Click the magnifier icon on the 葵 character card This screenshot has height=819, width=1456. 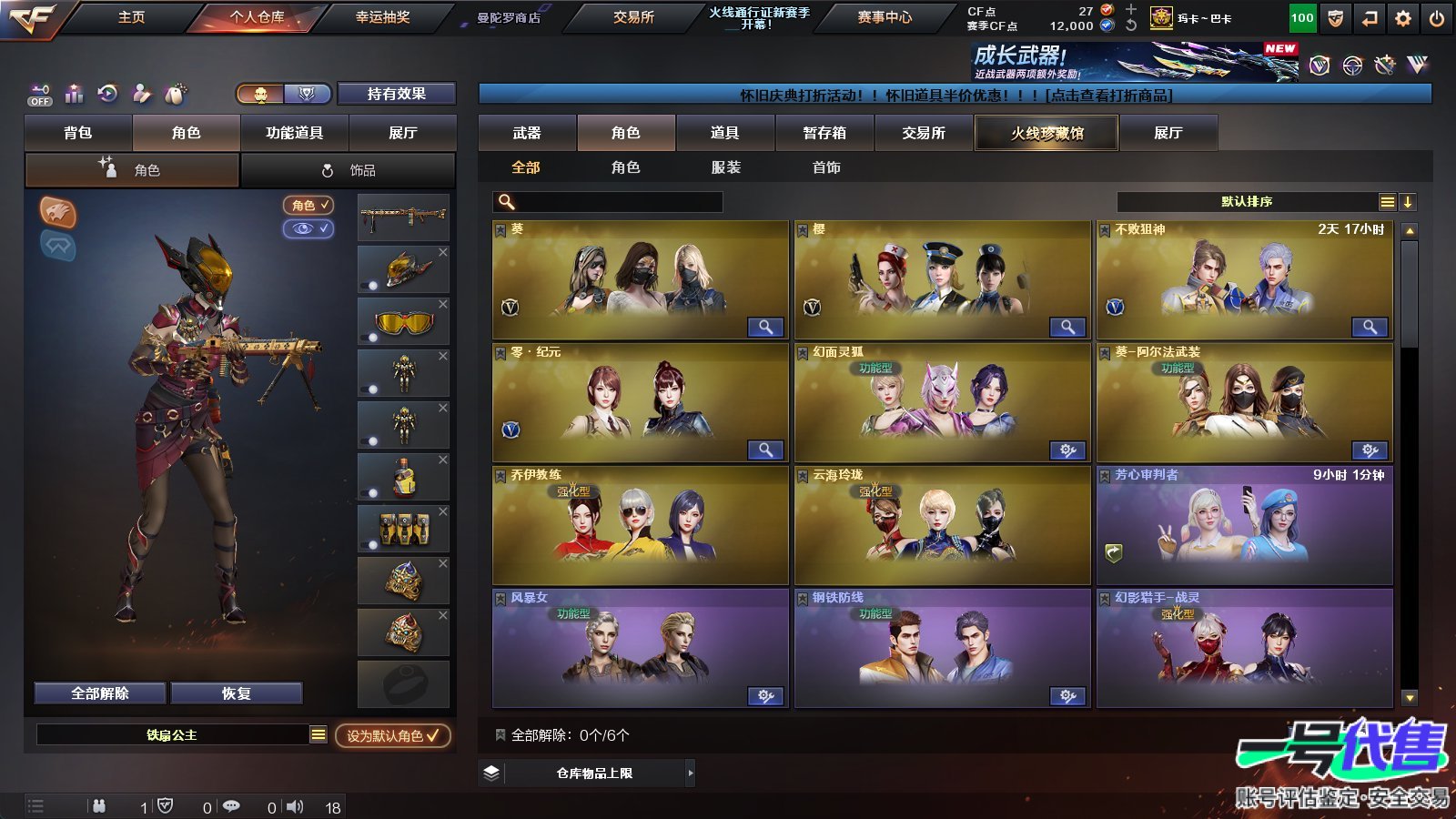(767, 327)
